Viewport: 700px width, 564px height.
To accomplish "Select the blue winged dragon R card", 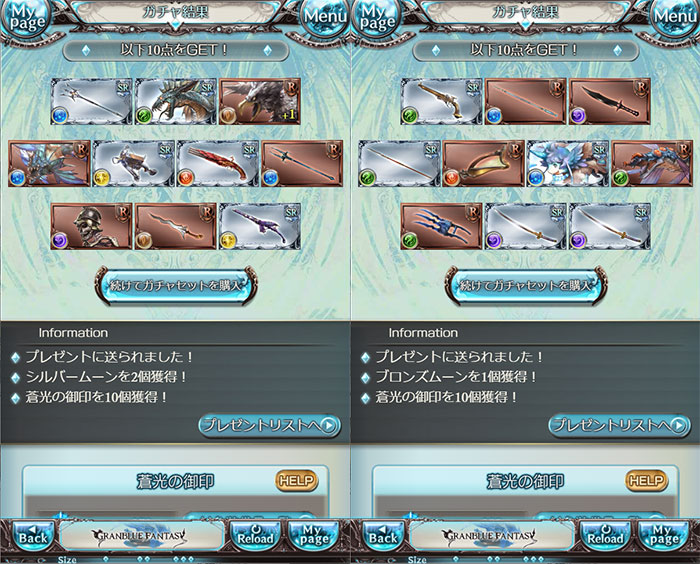I will tap(49, 163).
